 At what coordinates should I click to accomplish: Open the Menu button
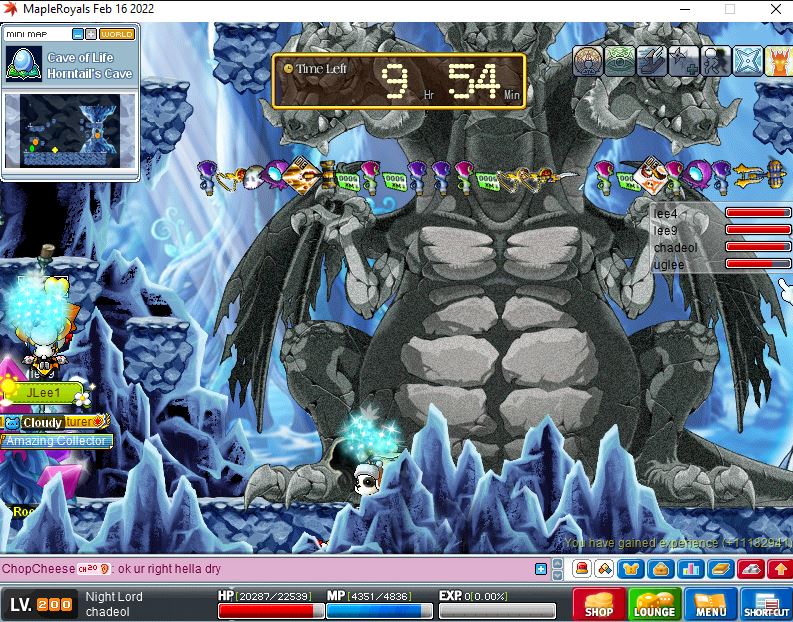pos(711,605)
